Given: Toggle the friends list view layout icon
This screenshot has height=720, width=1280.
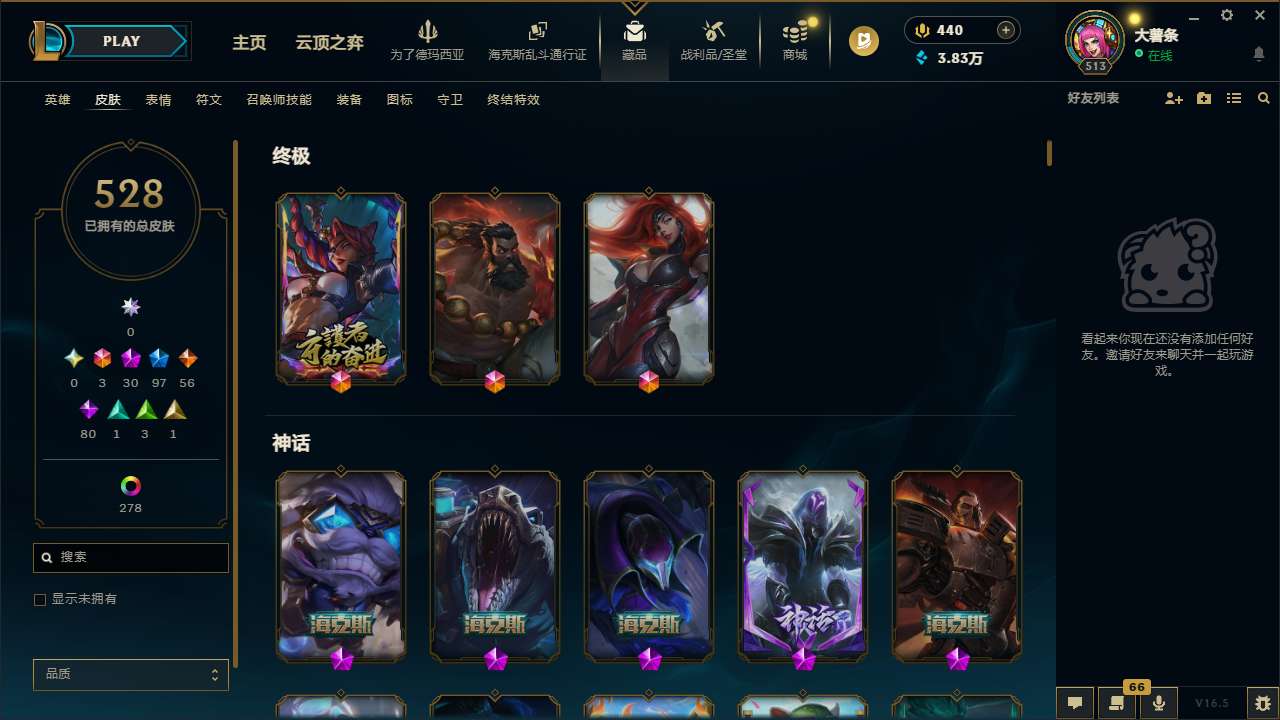Looking at the screenshot, I should point(1234,98).
